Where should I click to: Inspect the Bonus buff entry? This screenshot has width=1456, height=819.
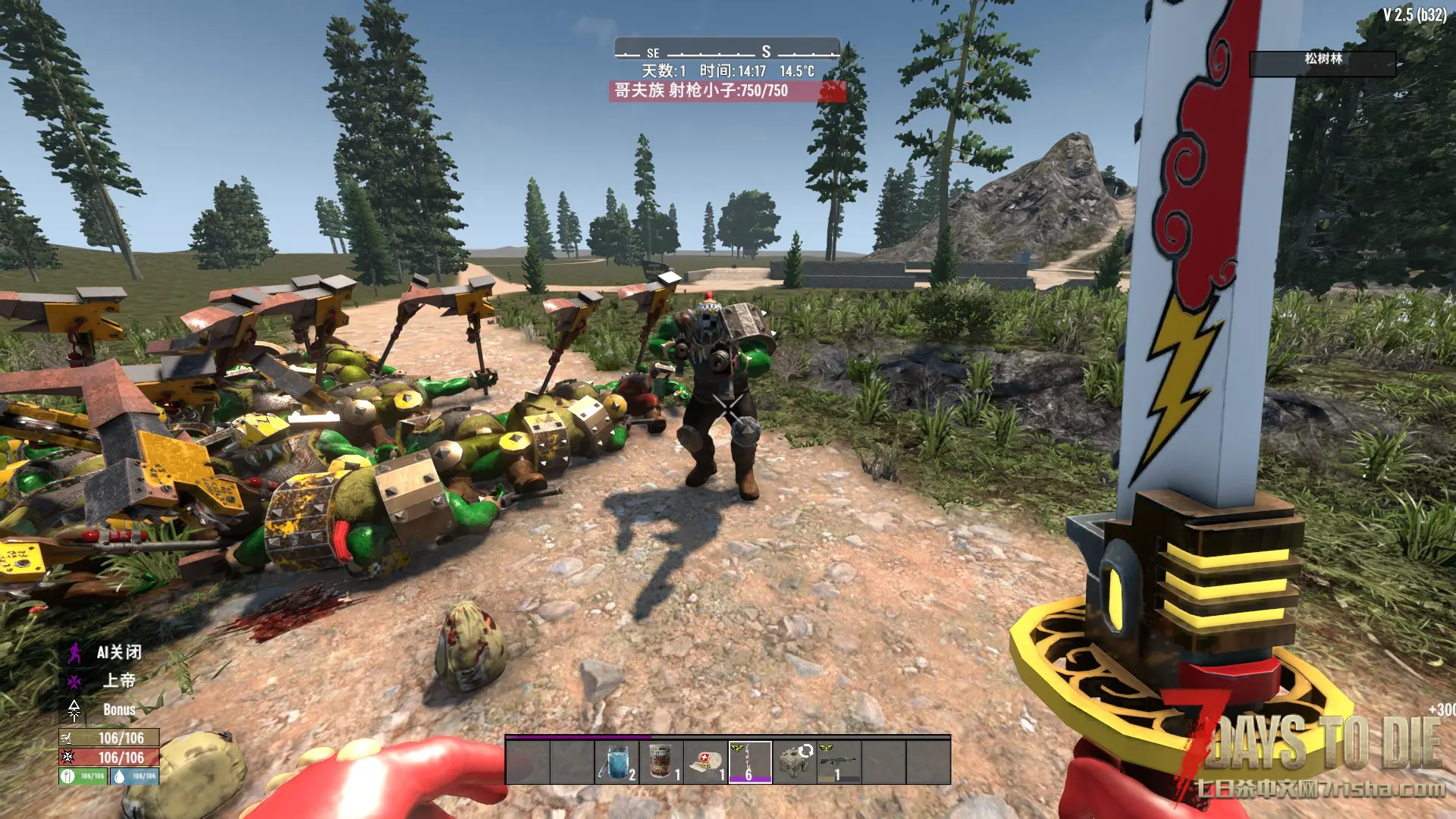click(x=74, y=710)
